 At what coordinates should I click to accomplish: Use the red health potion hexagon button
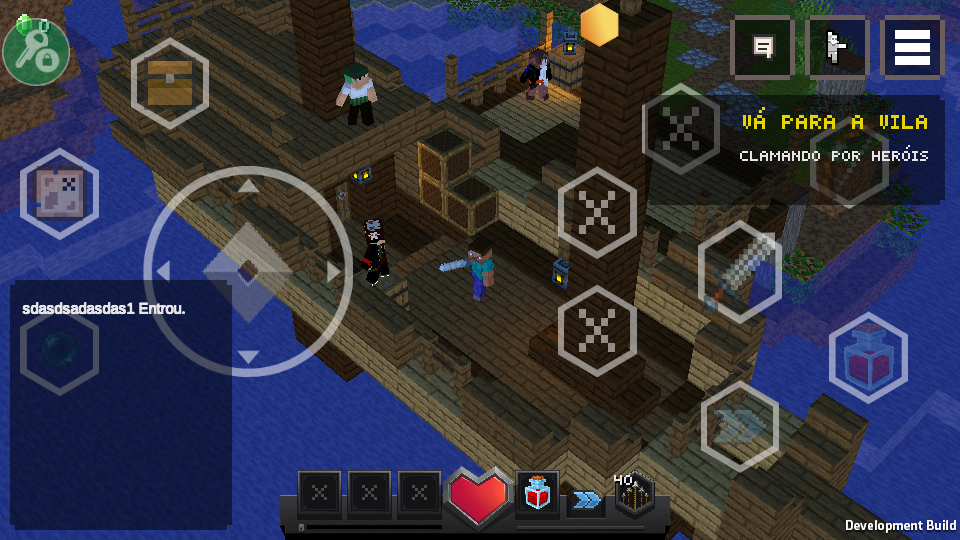point(867,358)
